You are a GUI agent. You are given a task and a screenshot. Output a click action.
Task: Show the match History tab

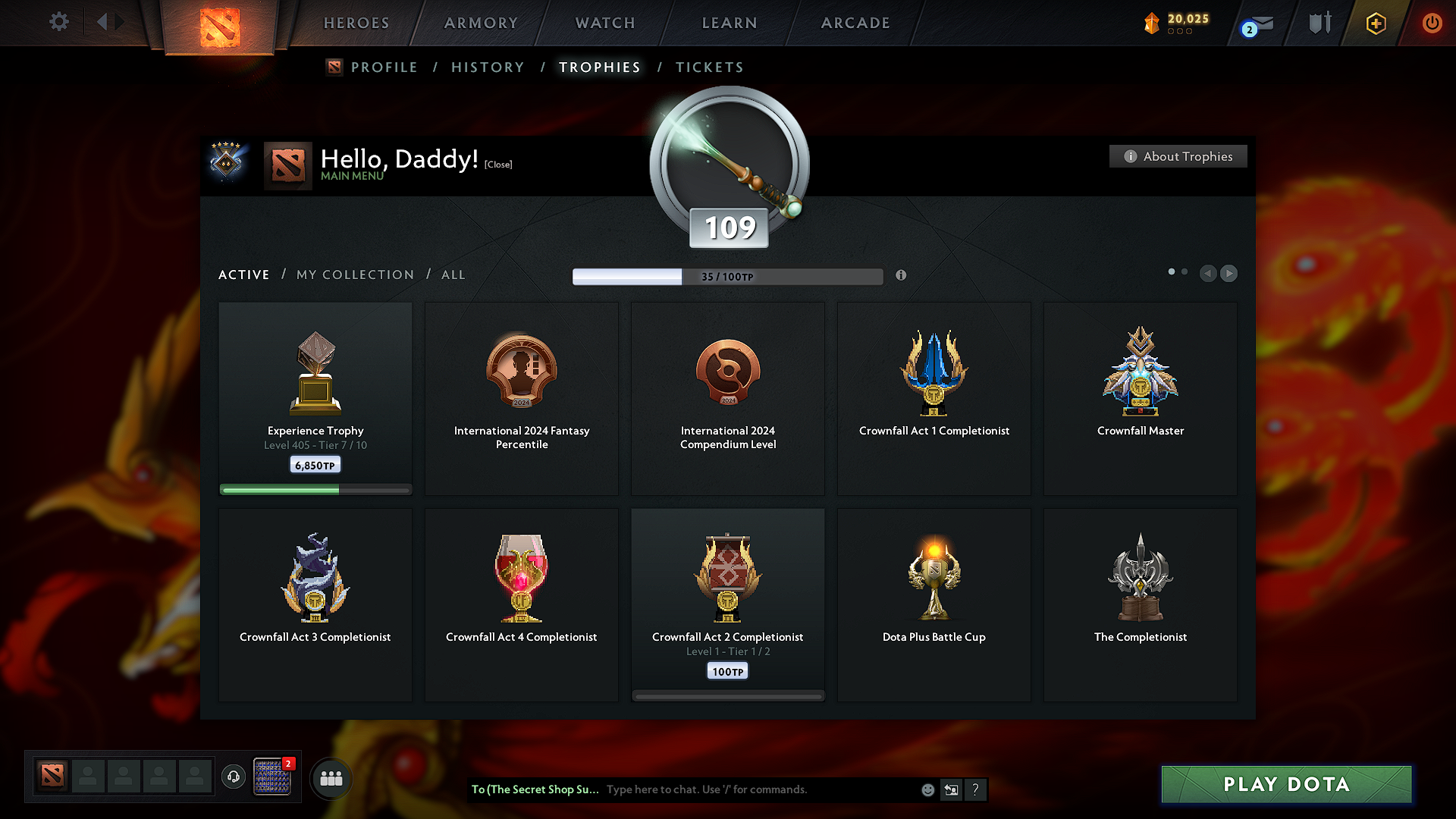pos(488,67)
